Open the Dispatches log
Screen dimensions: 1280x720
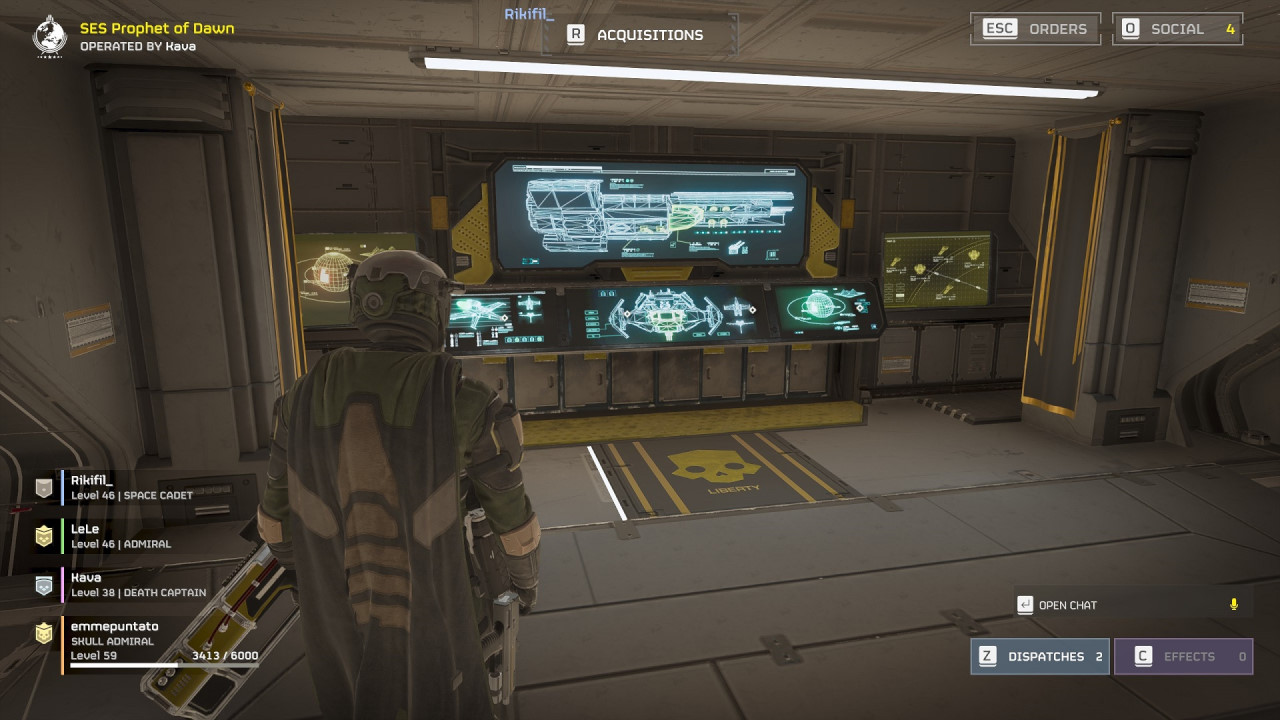point(1039,656)
